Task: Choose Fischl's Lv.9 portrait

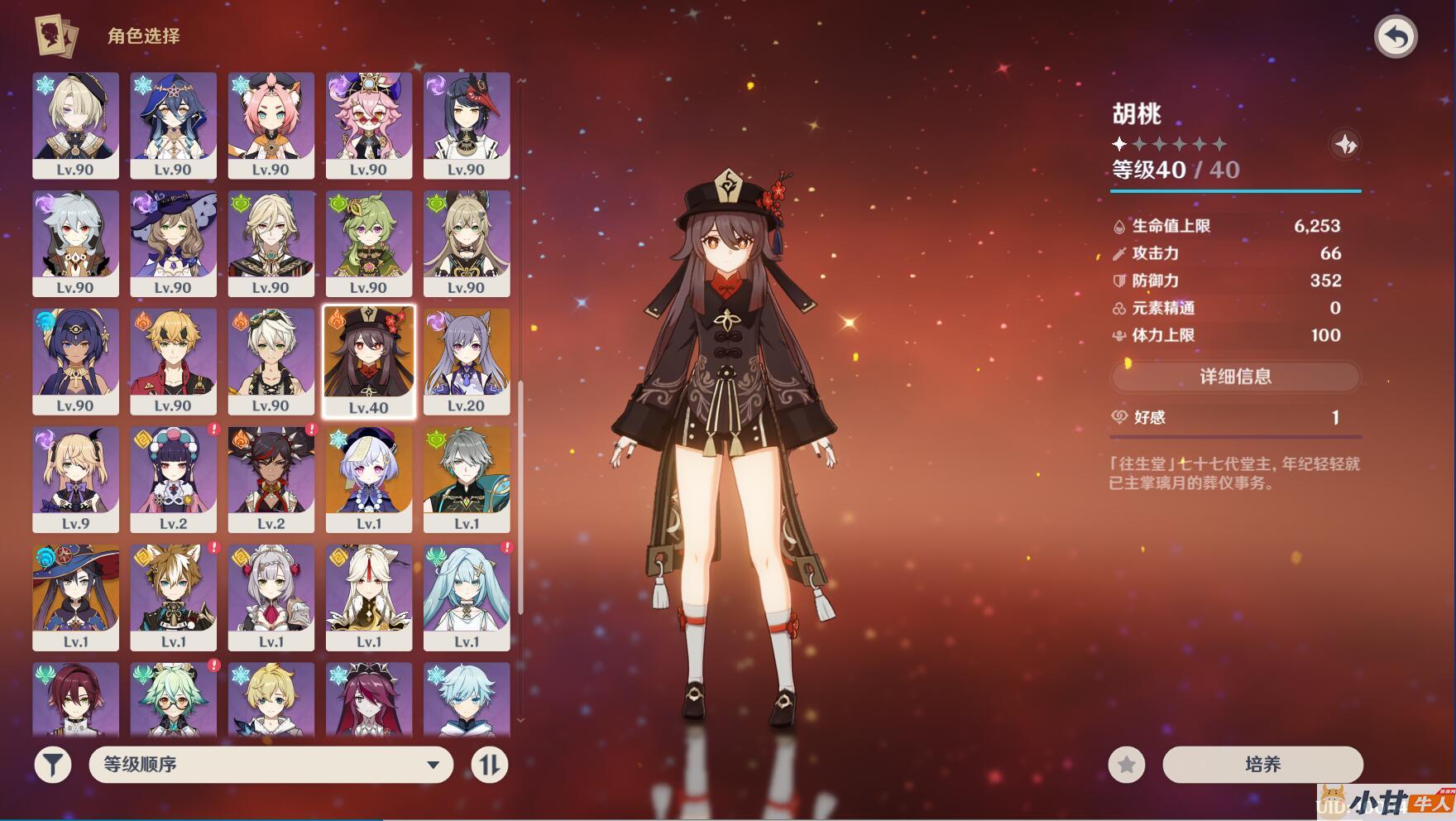Action: [75, 478]
